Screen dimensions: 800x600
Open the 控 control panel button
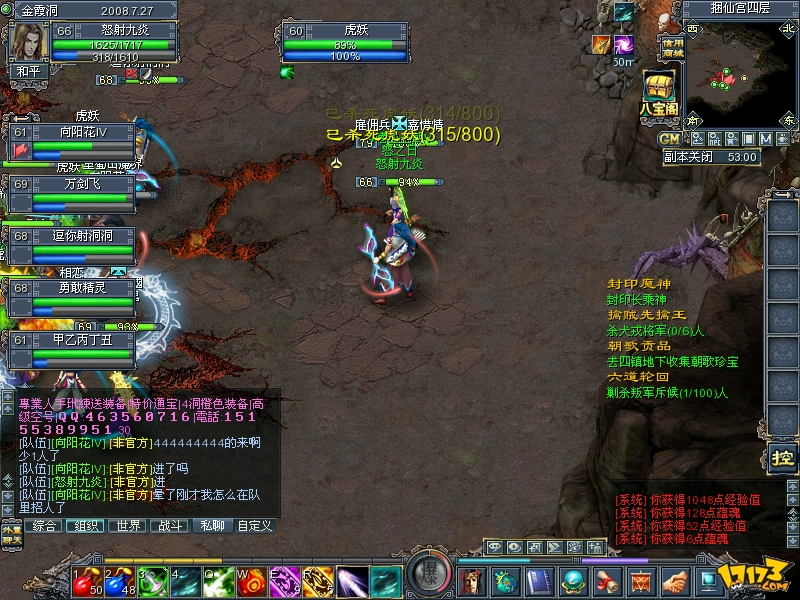[781, 458]
